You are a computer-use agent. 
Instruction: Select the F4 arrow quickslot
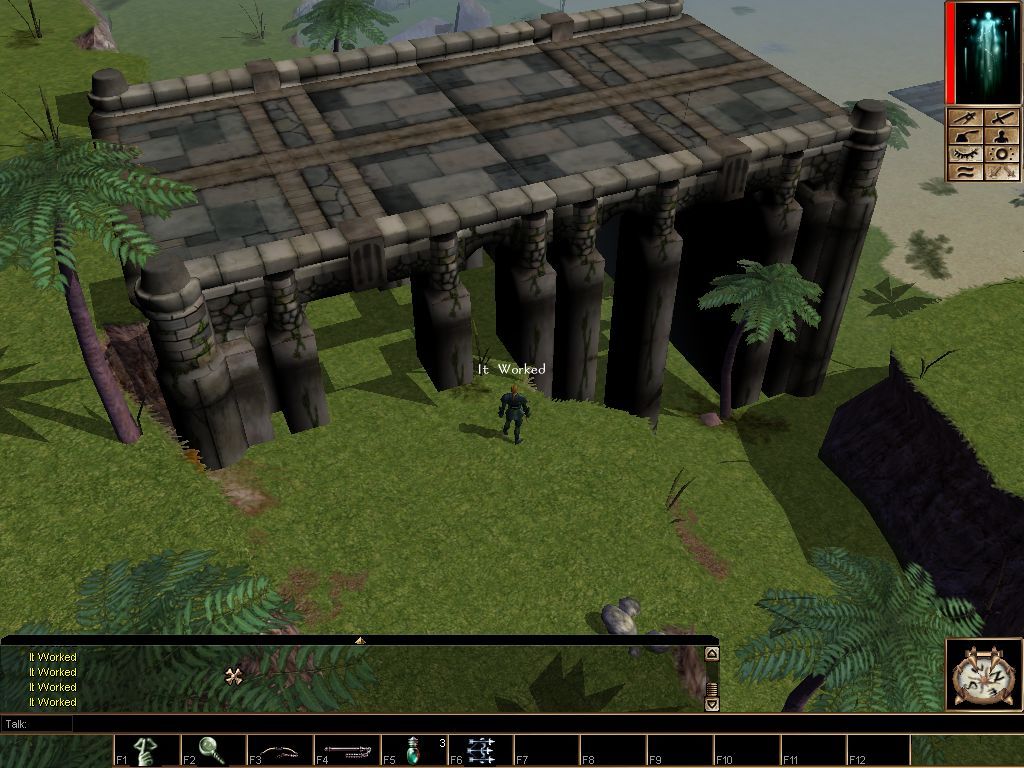347,751
